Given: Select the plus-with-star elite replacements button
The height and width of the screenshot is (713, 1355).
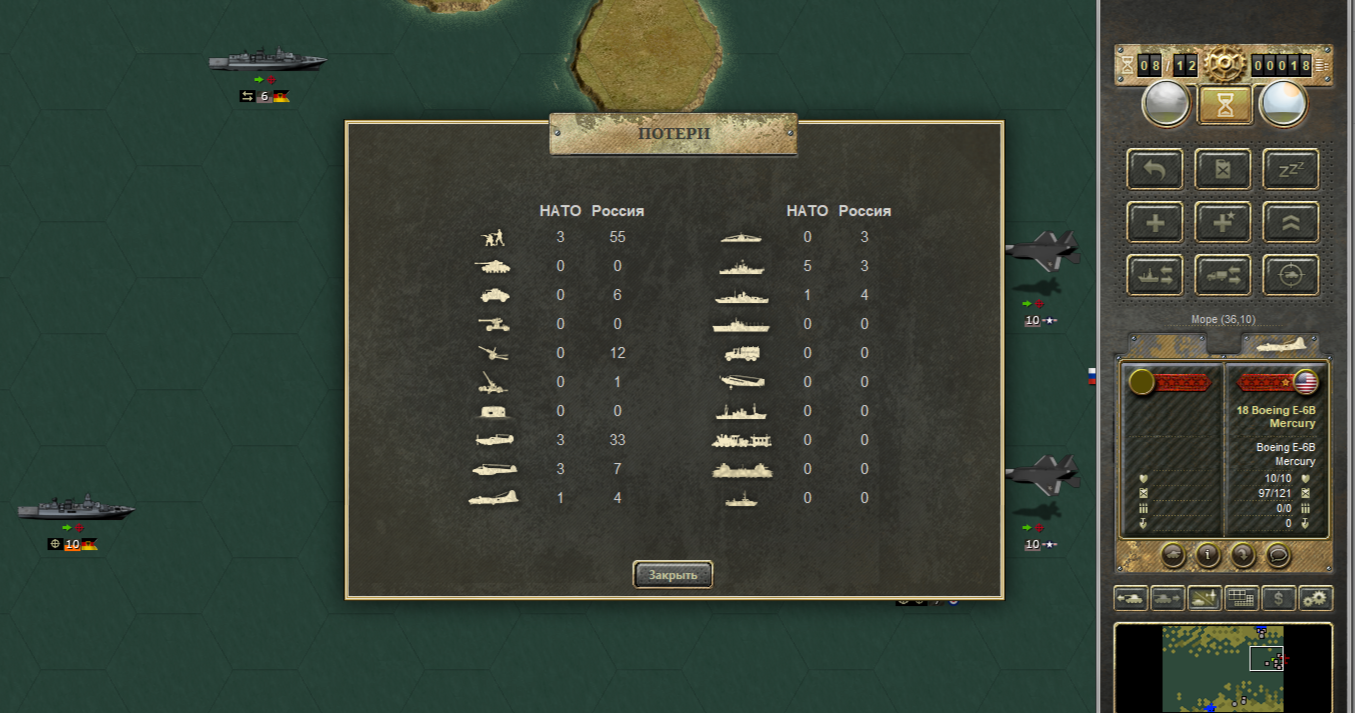Looking at the screenshot, I should click(x=1223, y=222).
